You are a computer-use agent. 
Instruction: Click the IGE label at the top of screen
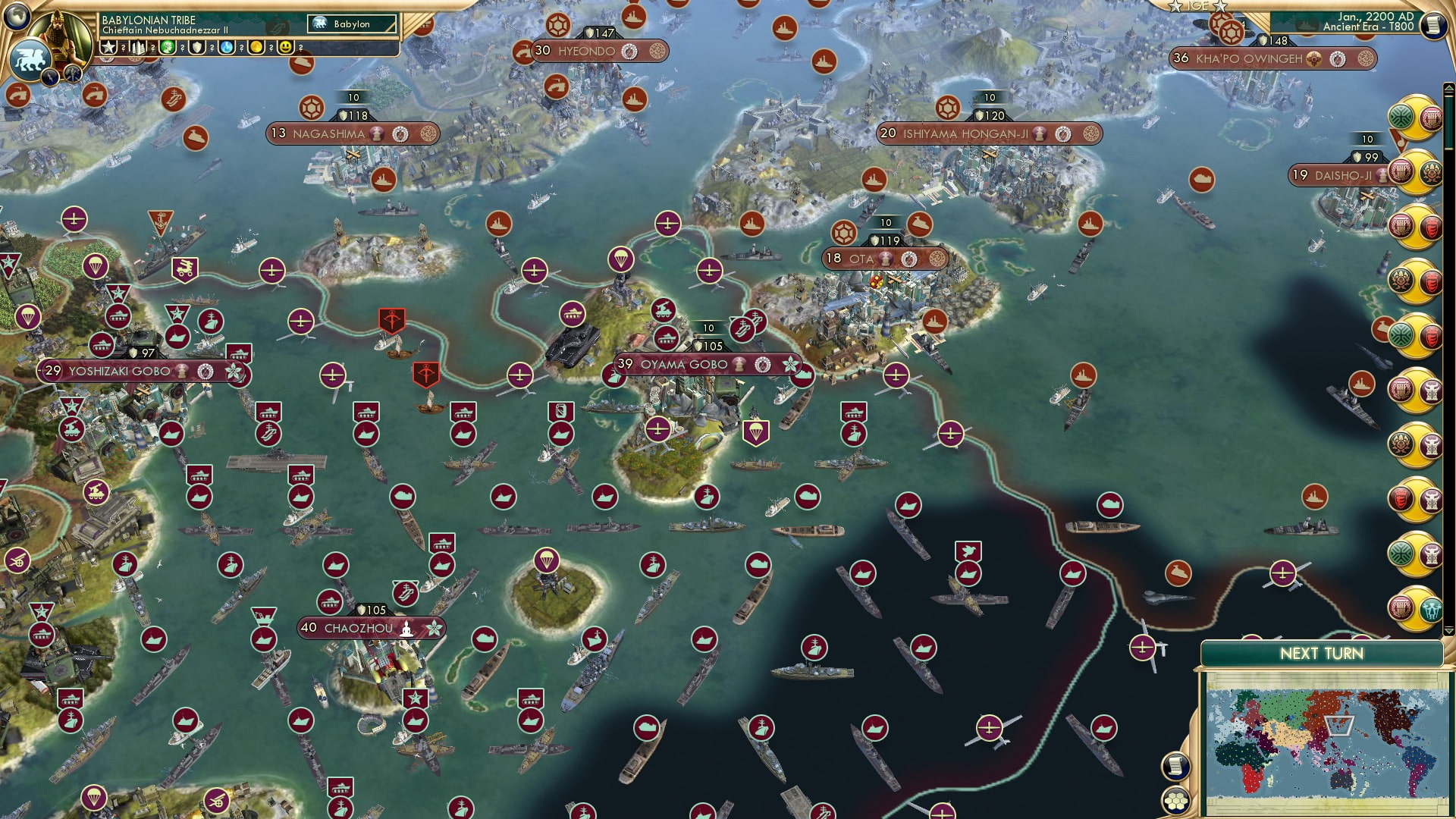point(1198,6)
